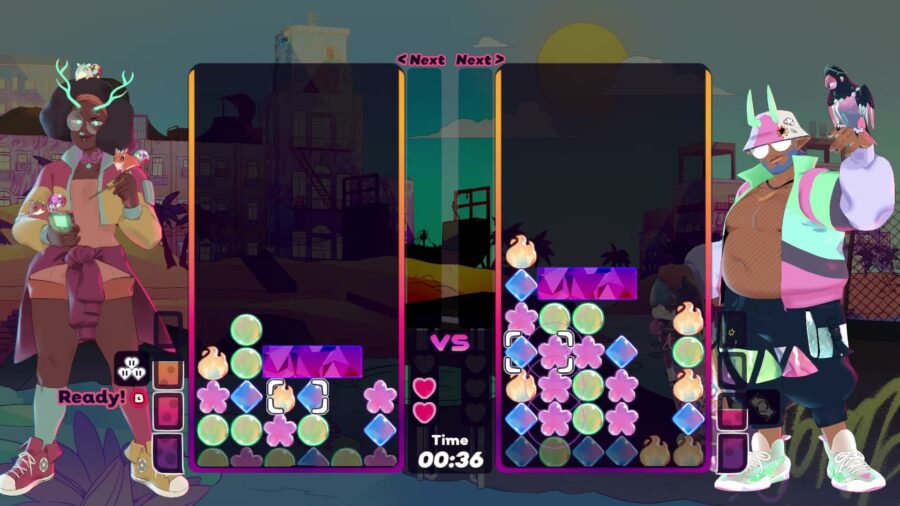Select the three-hearts spell icon

point(130,368)
